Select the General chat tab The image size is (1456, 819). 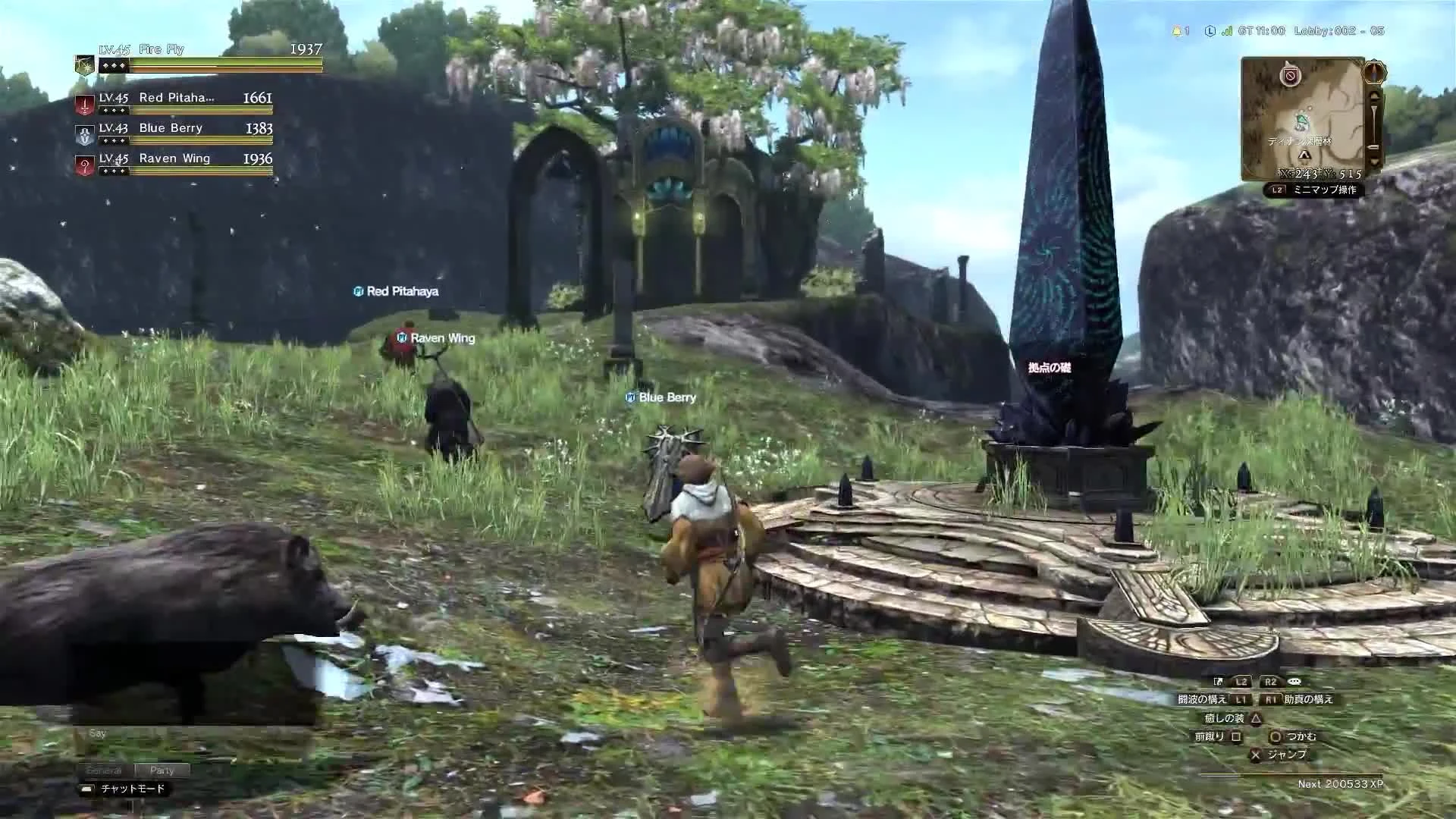pos(105,770)
